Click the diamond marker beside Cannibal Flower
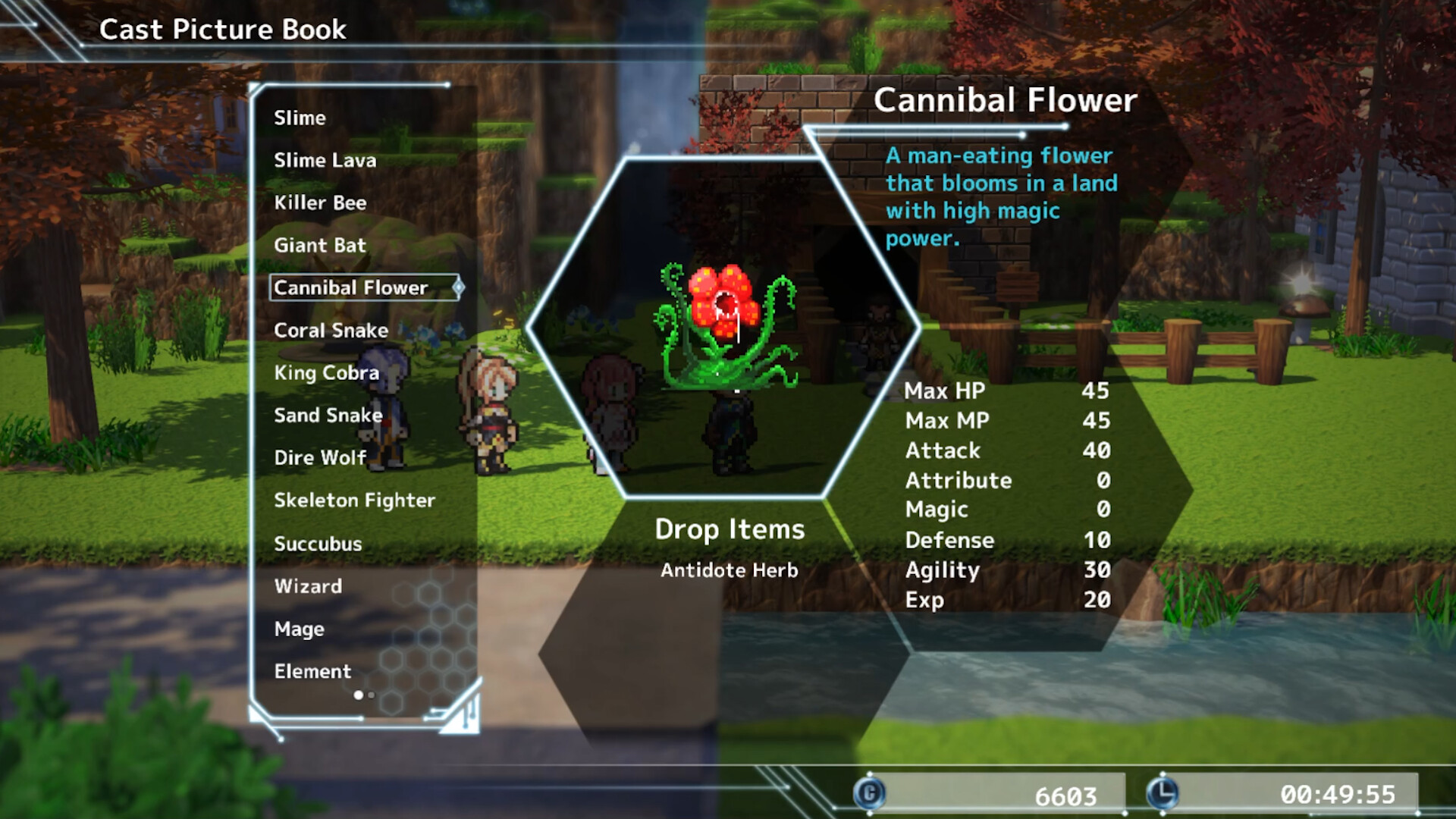The image size is (1456, 819). (458, 288)
